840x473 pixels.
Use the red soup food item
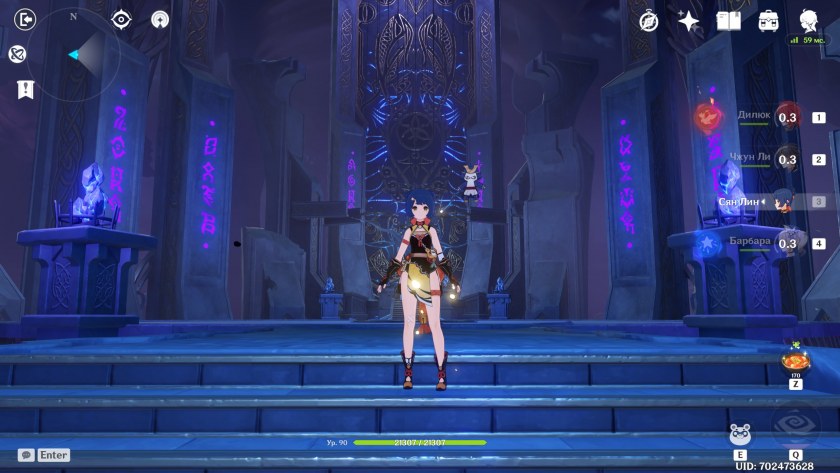[x=795, y=360]
